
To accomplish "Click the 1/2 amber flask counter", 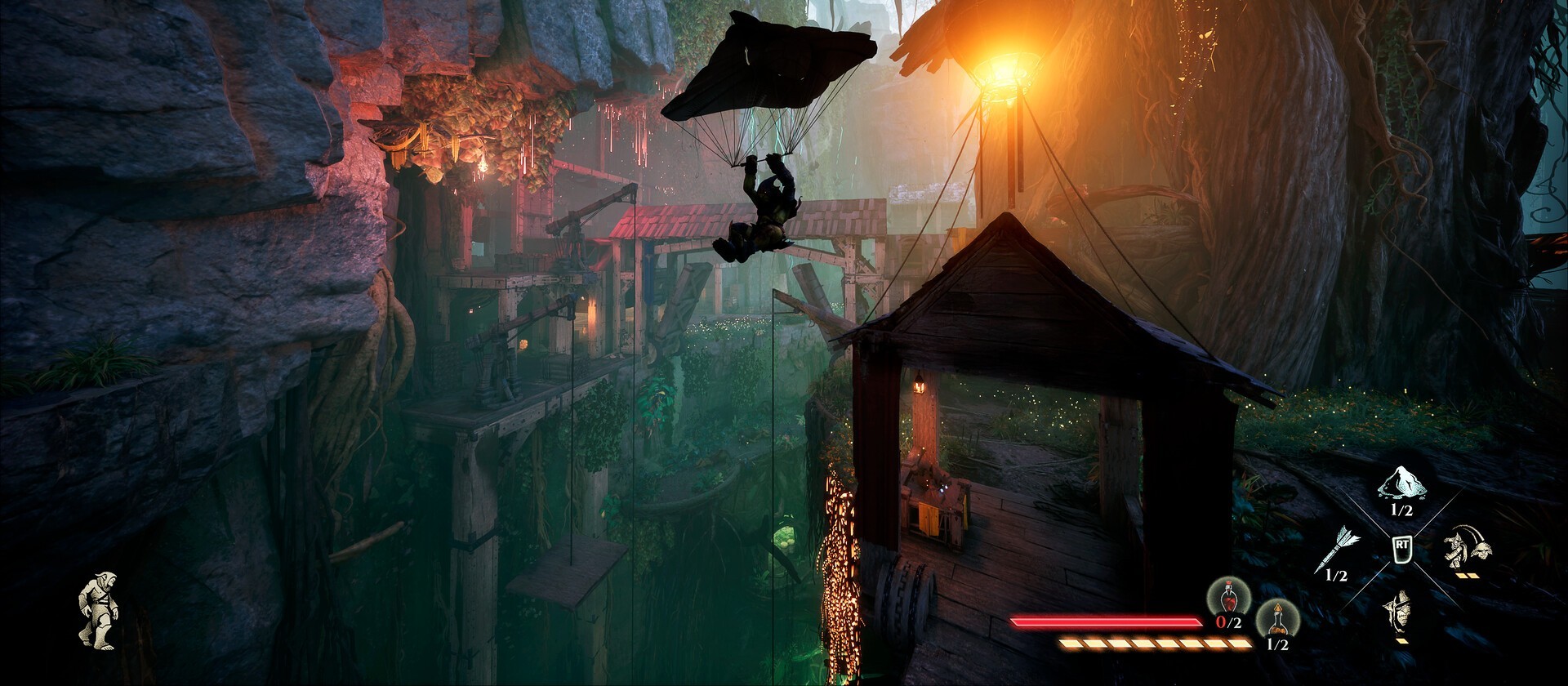I will [1278, 644].
